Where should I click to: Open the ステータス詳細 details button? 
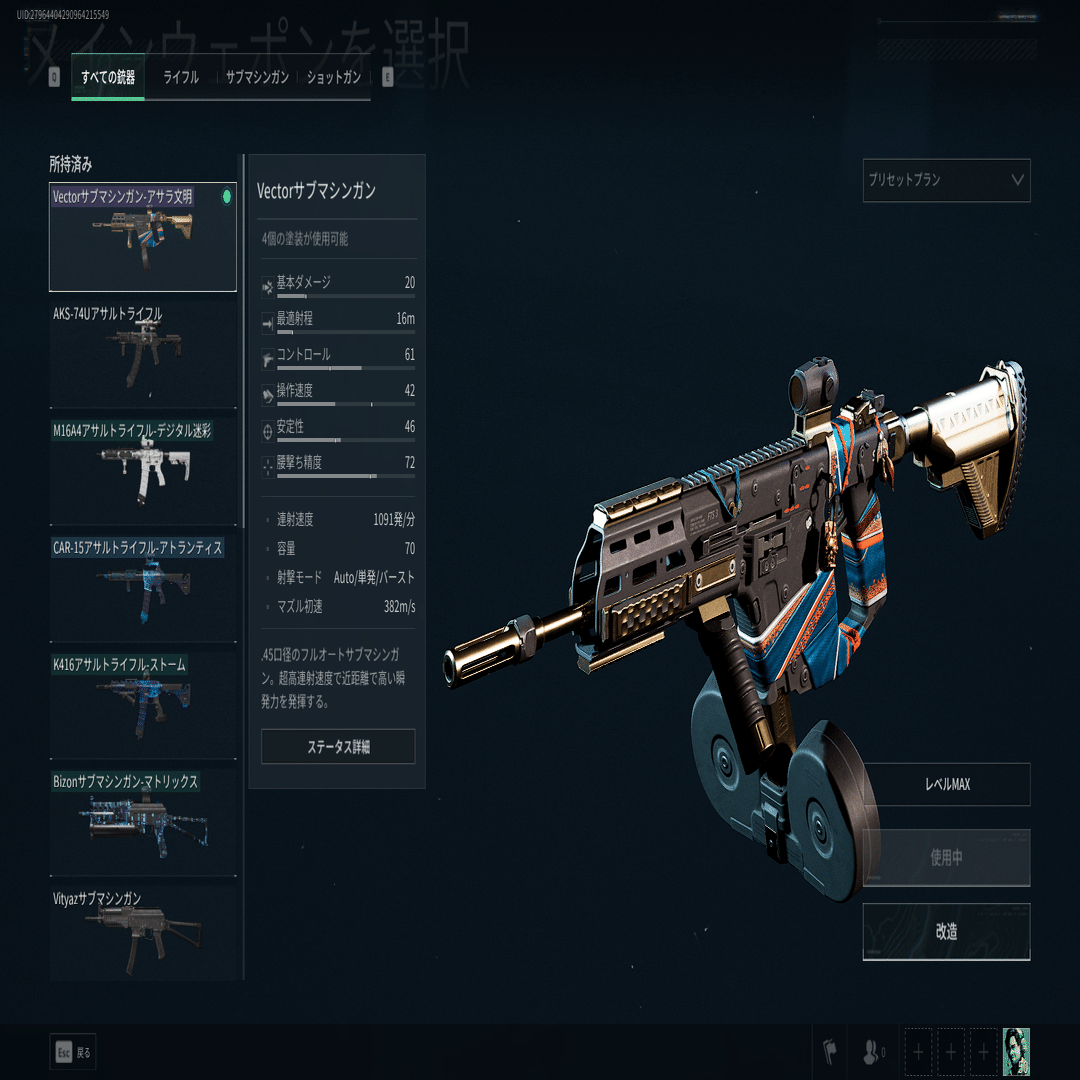pos(338,747)
